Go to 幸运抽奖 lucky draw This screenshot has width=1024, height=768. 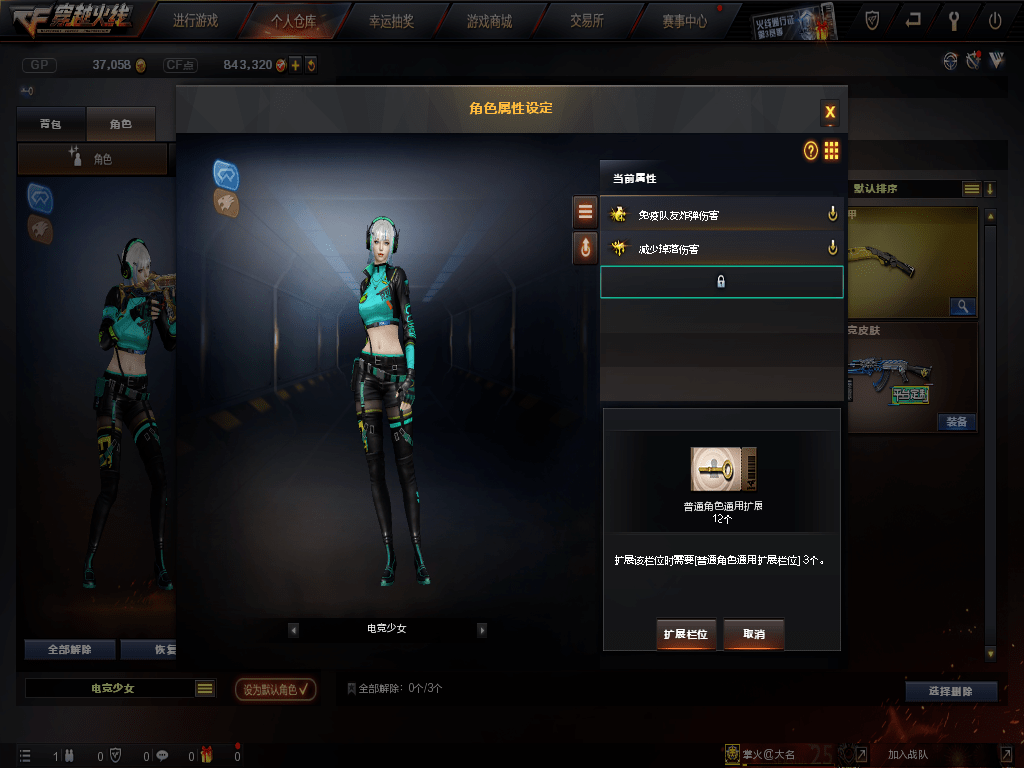pyautogui.click(x=391, y=20)
